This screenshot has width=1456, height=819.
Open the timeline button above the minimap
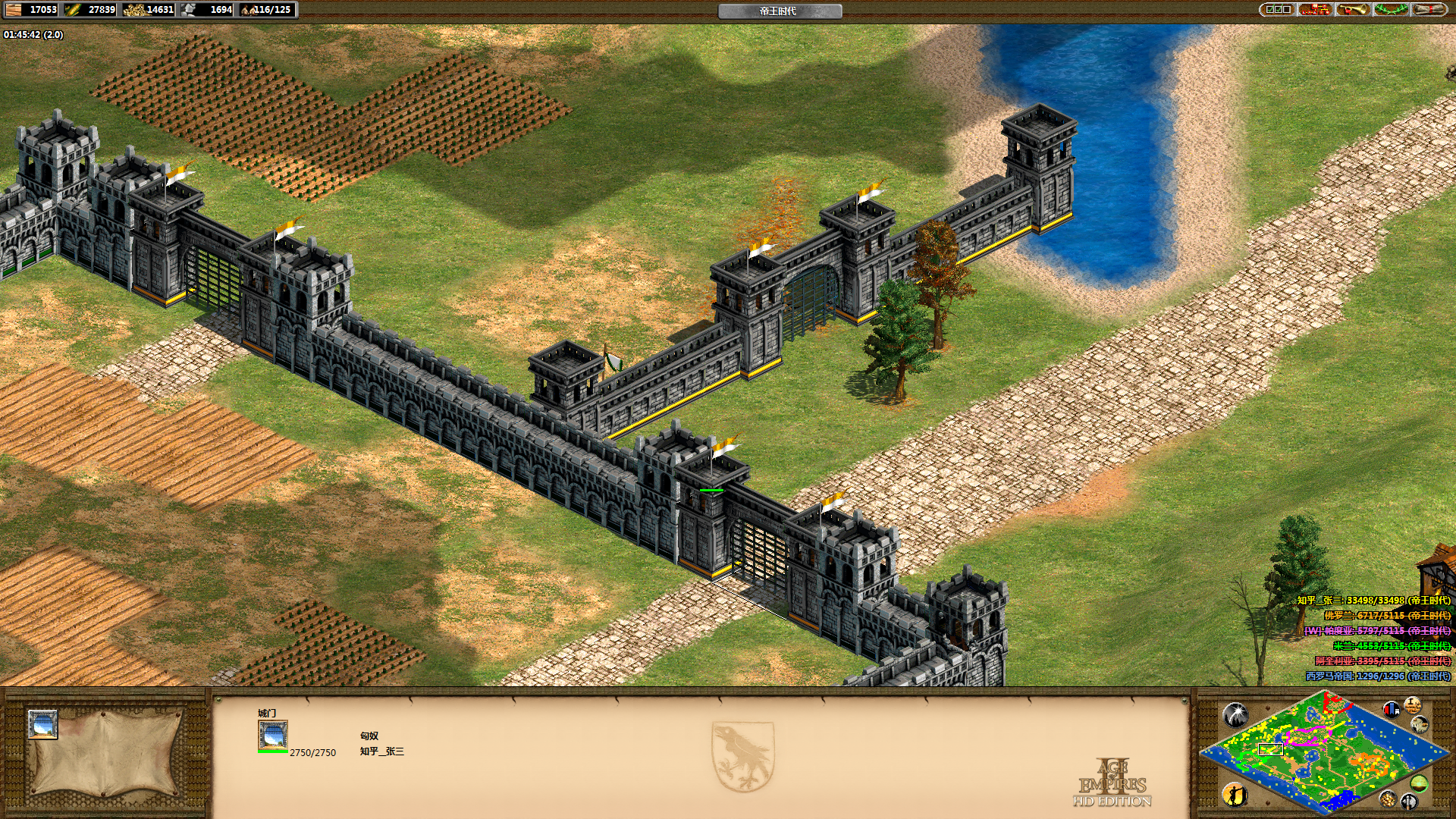pos(1412,705)
